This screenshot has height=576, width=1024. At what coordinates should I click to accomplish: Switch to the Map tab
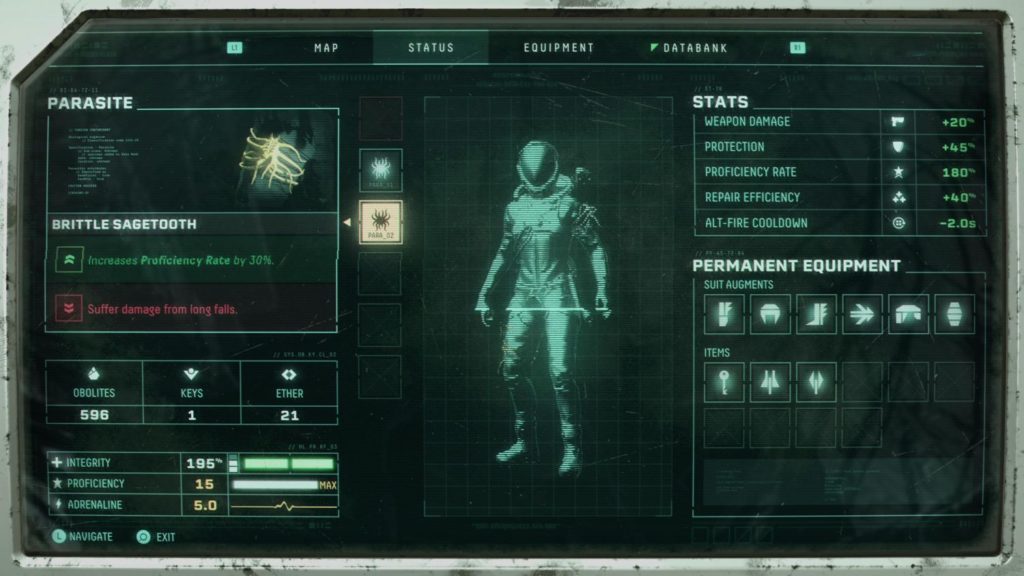coord(327,47)
